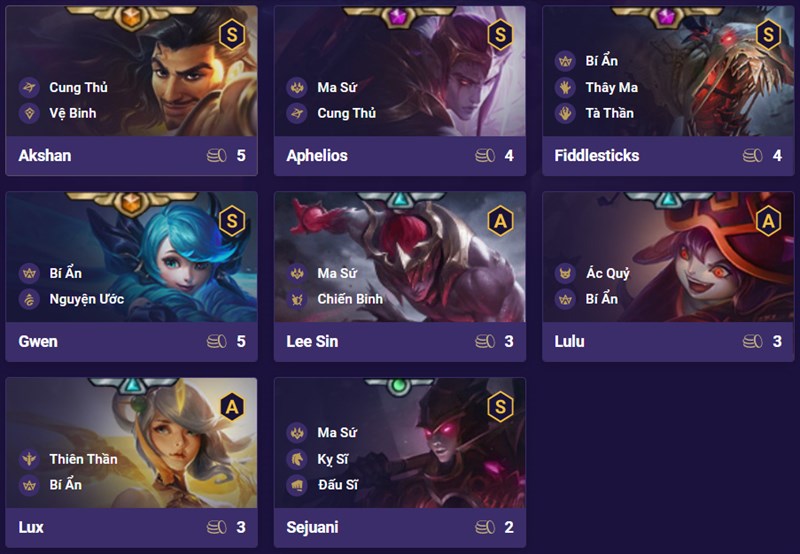Select Lulu's Ác Quỷ trait
Viewport: 800px width, 554px height.
coord(607,273)
